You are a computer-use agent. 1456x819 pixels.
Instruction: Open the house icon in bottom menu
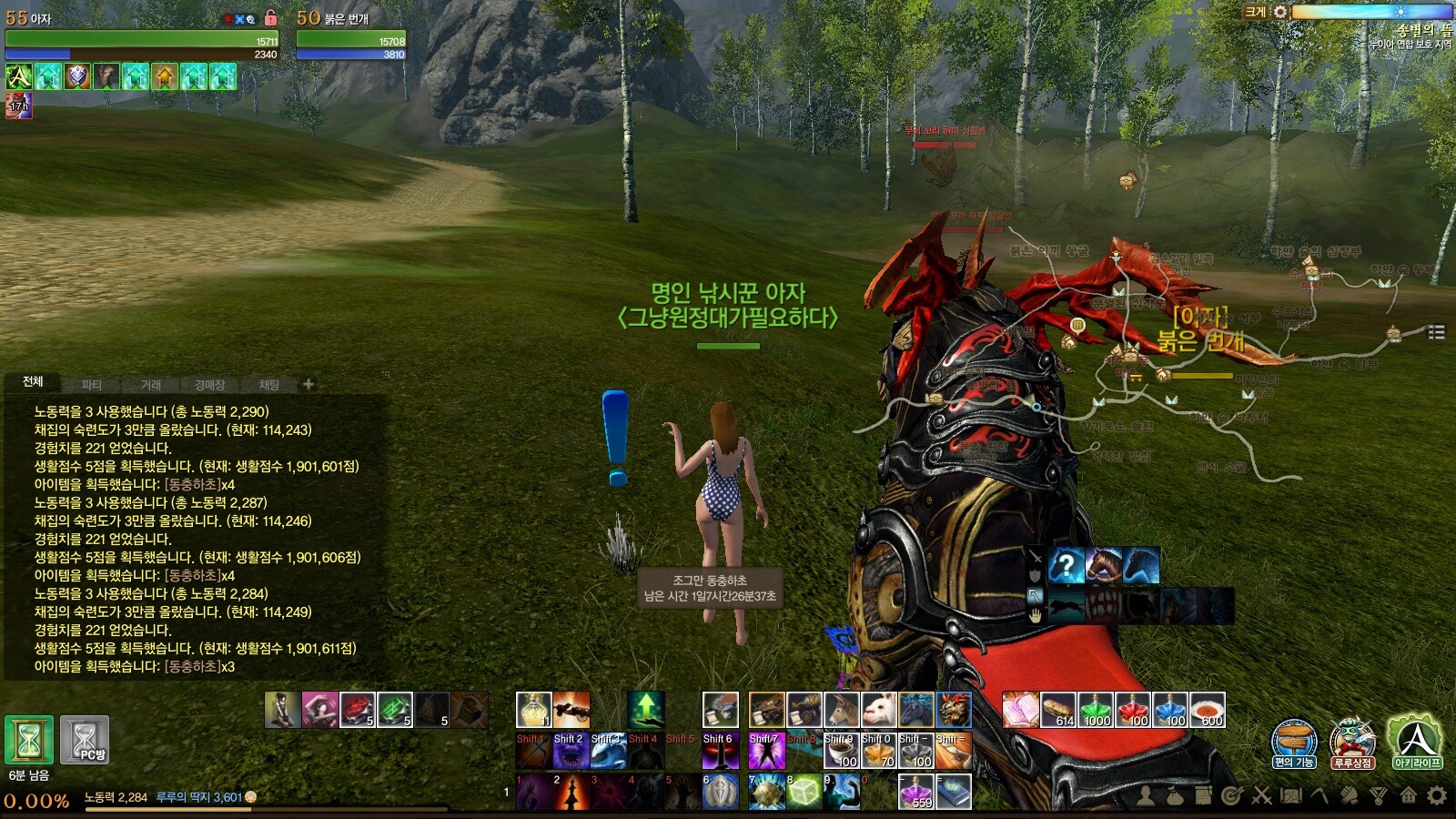[1408, 796]
